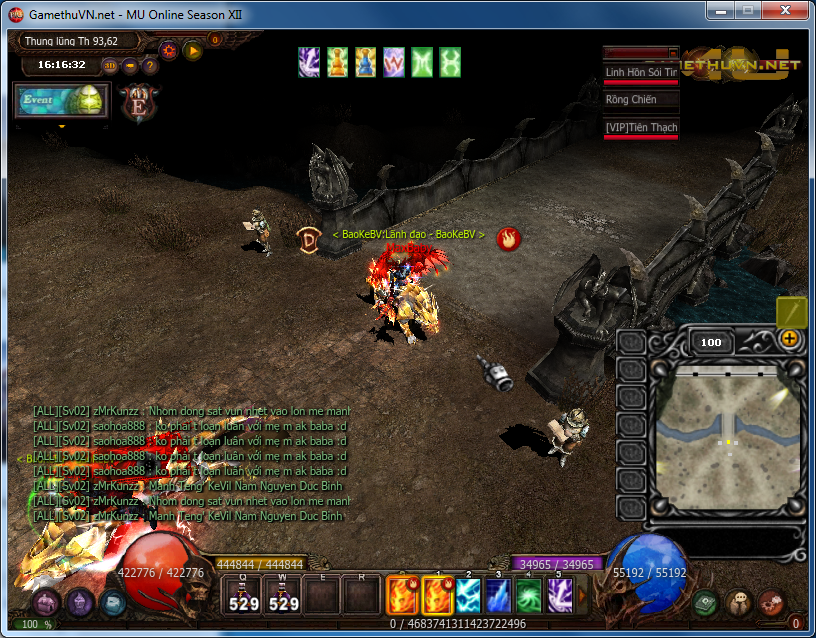Select the Linh Hồn Sói Tinh party row
816x638 pixels.
point(641,72)
